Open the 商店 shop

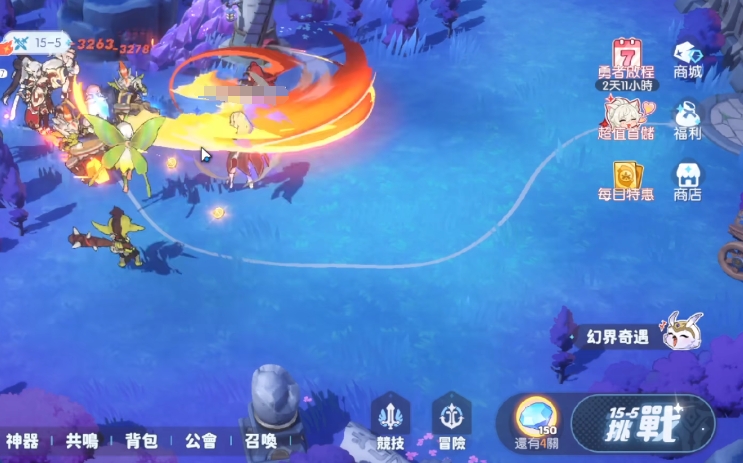coord(688,180)
